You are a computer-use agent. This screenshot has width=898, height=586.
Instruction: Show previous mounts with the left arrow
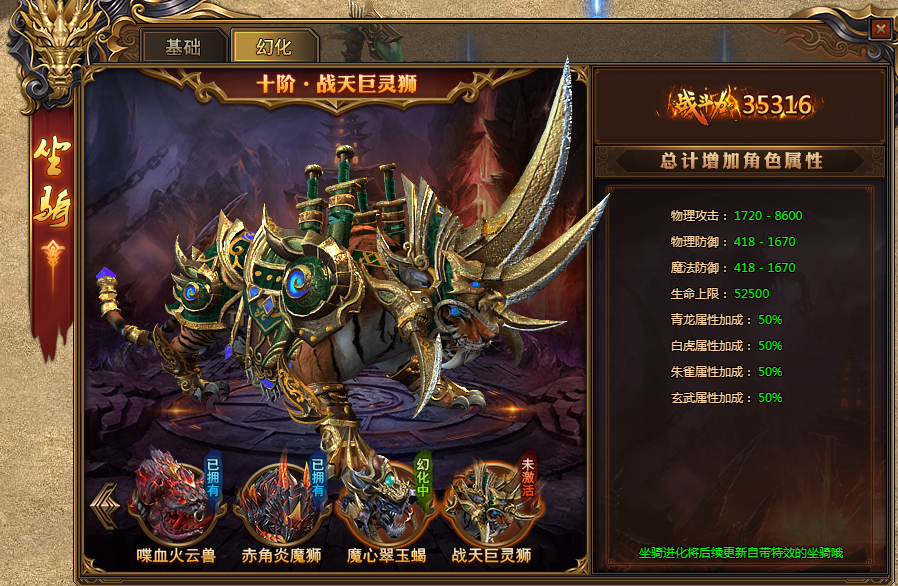pos(105,503)
